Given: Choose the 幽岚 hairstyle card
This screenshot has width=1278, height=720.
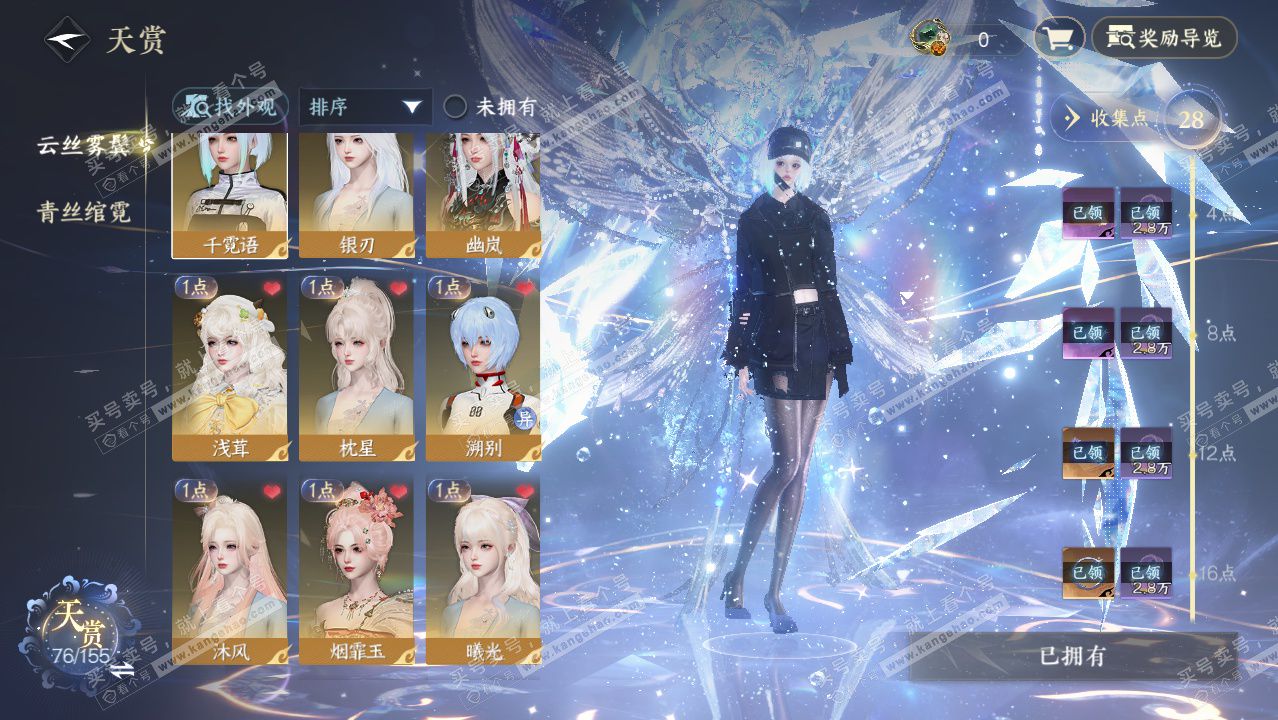Looking at the screenshot, I should pos(483,195).
